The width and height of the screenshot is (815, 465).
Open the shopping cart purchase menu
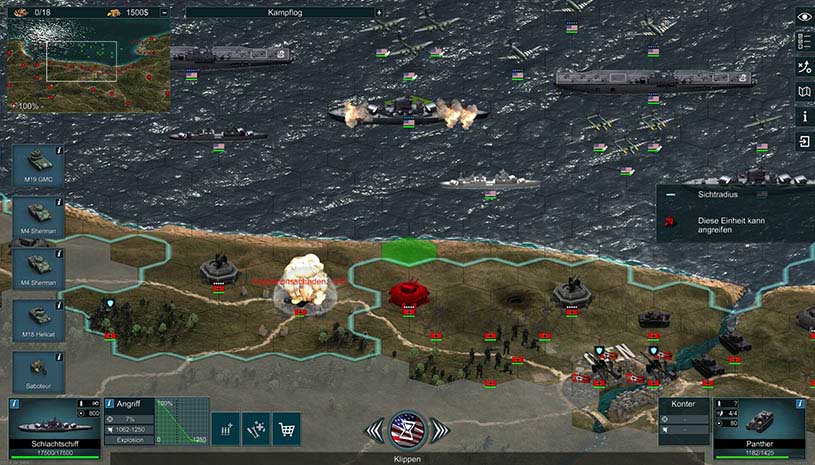coord(286,427)
